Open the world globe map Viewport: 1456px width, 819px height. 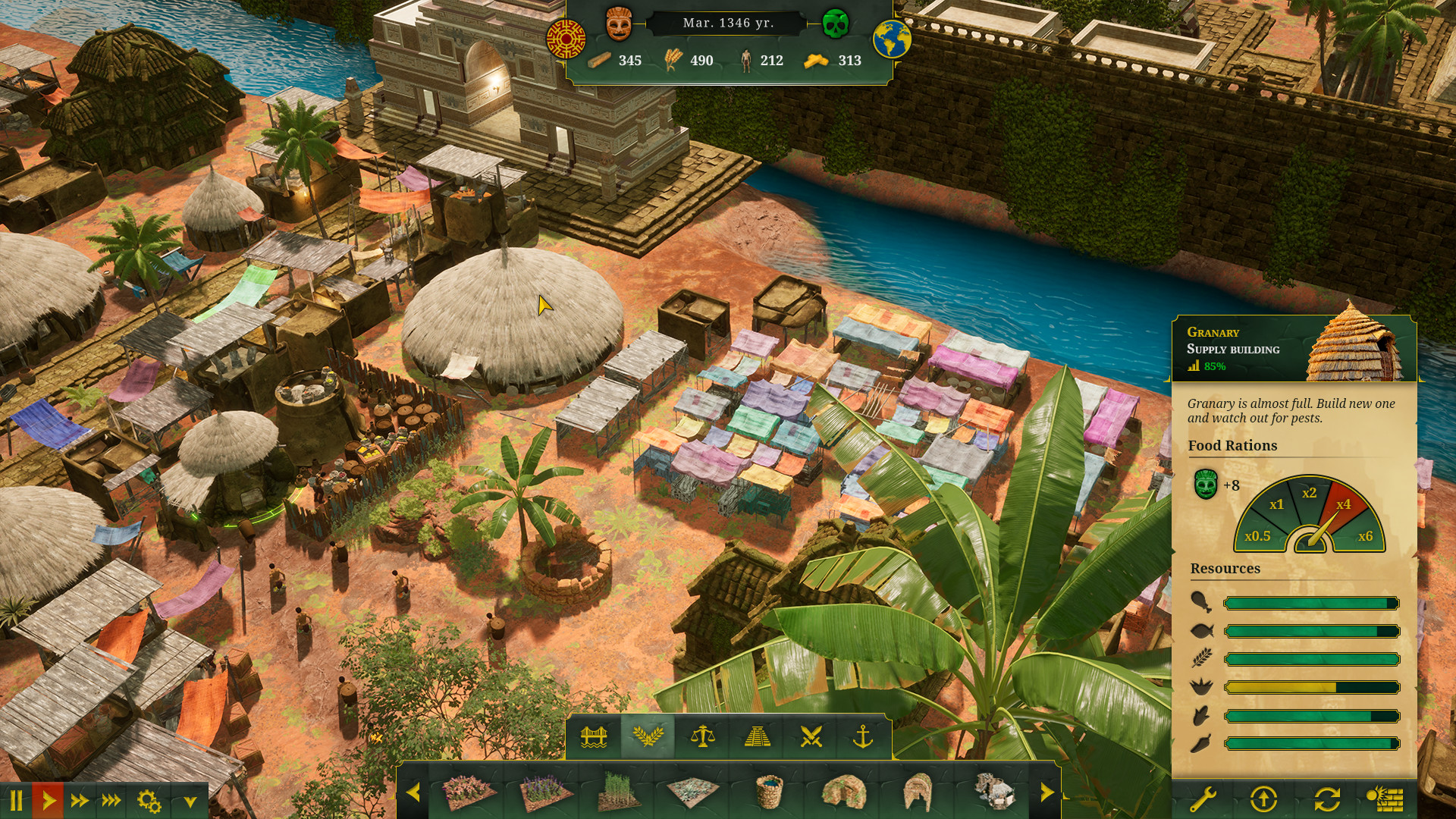(x=892, y=39)
